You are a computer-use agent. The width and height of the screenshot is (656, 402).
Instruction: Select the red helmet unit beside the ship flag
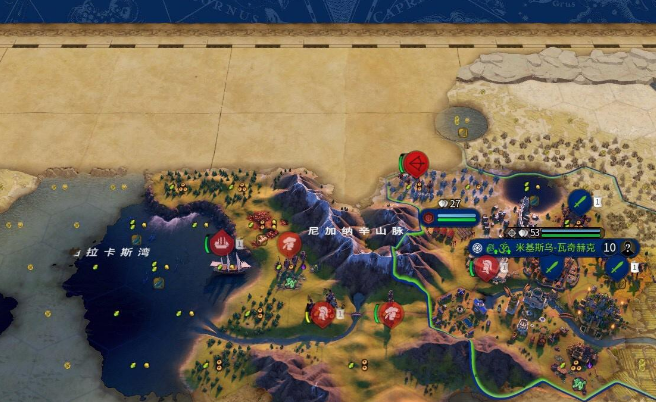(x=289, y=243)
